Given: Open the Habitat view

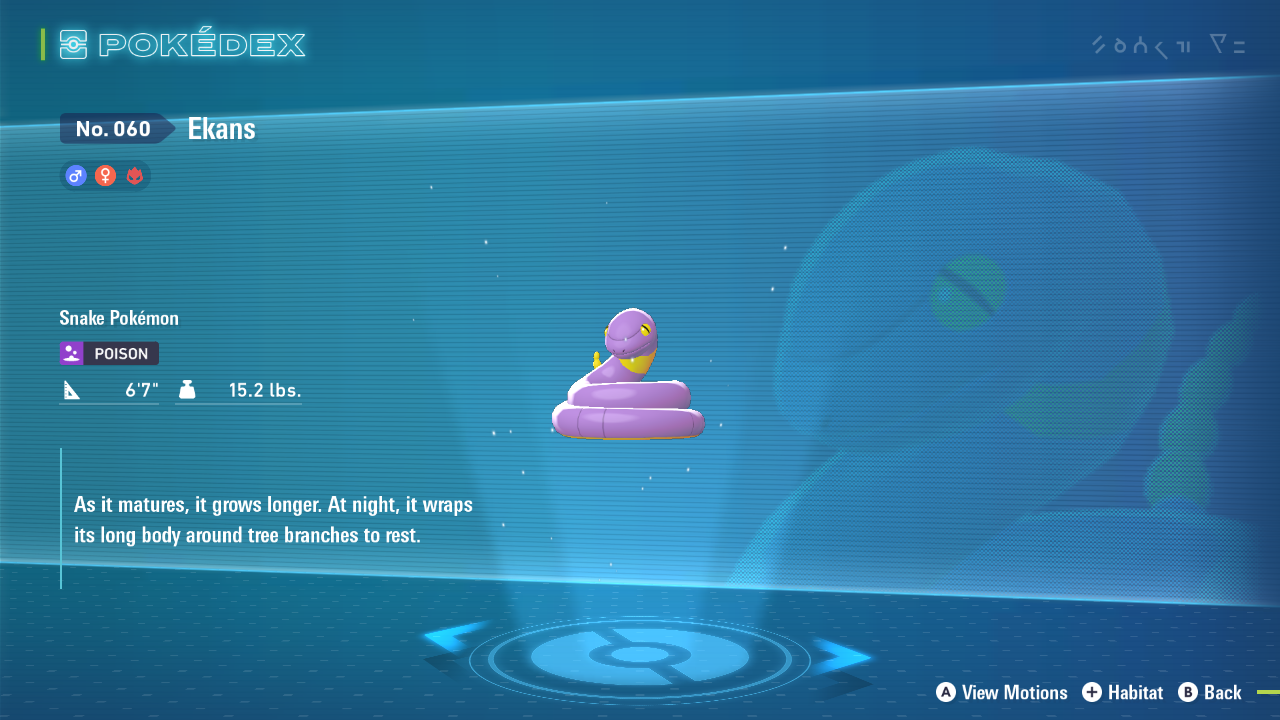Looking at the screenshot, I should 1122,692.
